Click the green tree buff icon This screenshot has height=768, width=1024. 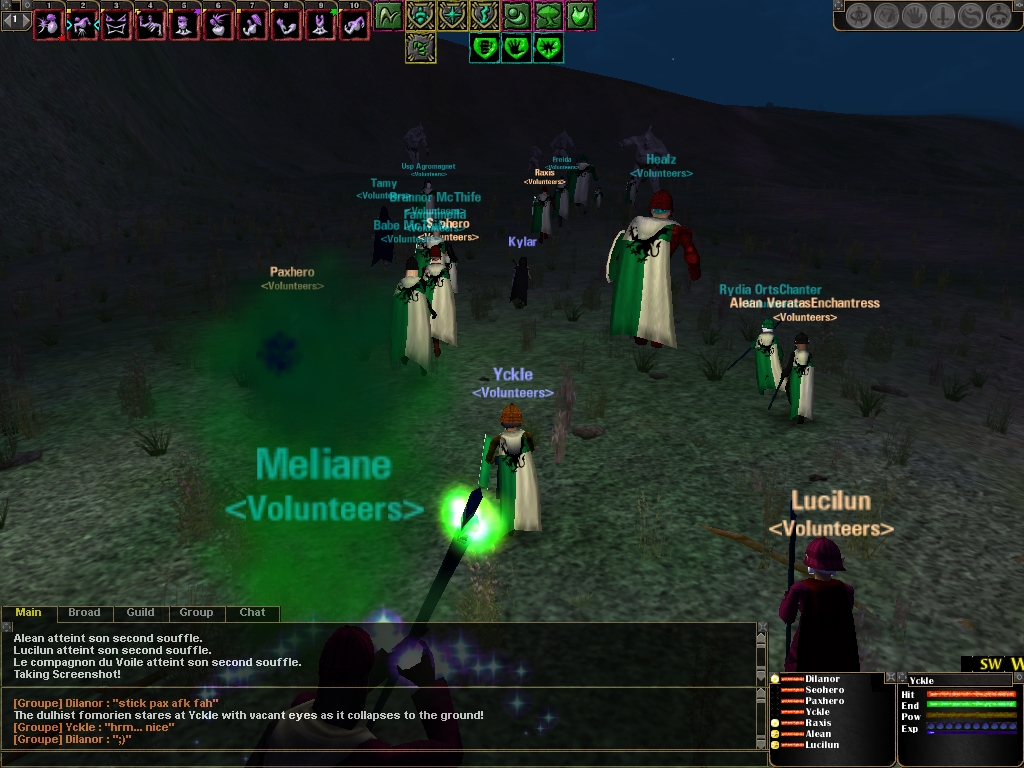(x=548, y=16)
